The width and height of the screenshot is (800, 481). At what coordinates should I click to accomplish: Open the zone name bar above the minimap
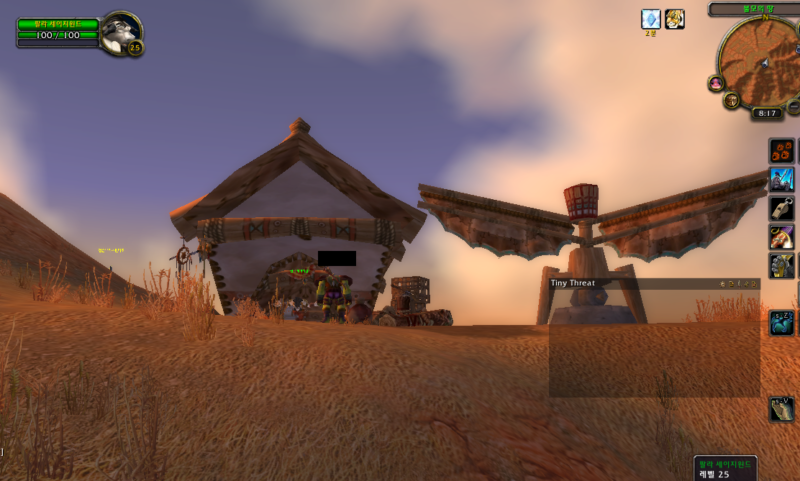[755, 9]
